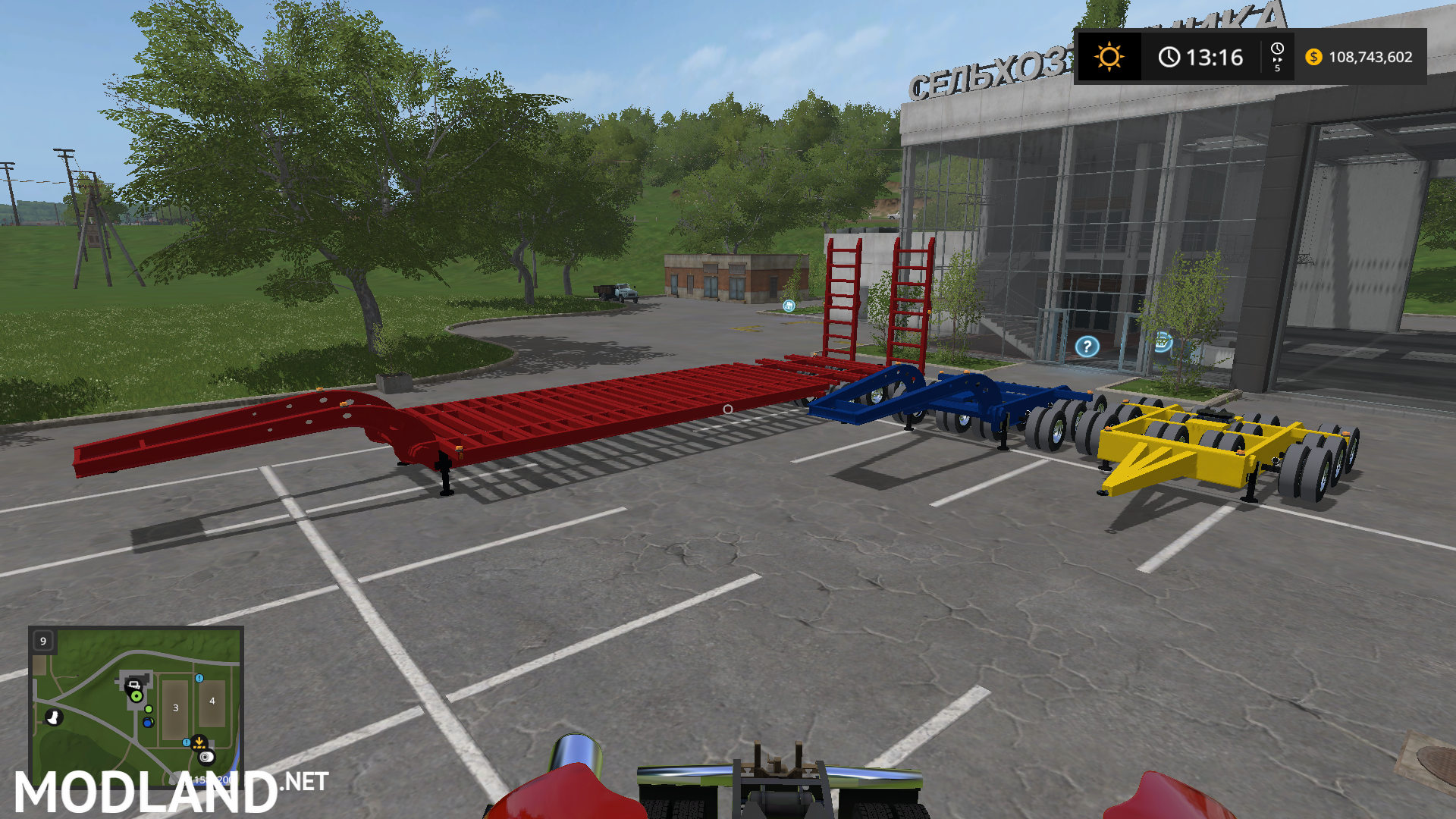Click the yellow unload arrow marker on the minimap
1456x819 pixels.
[199, 743]
